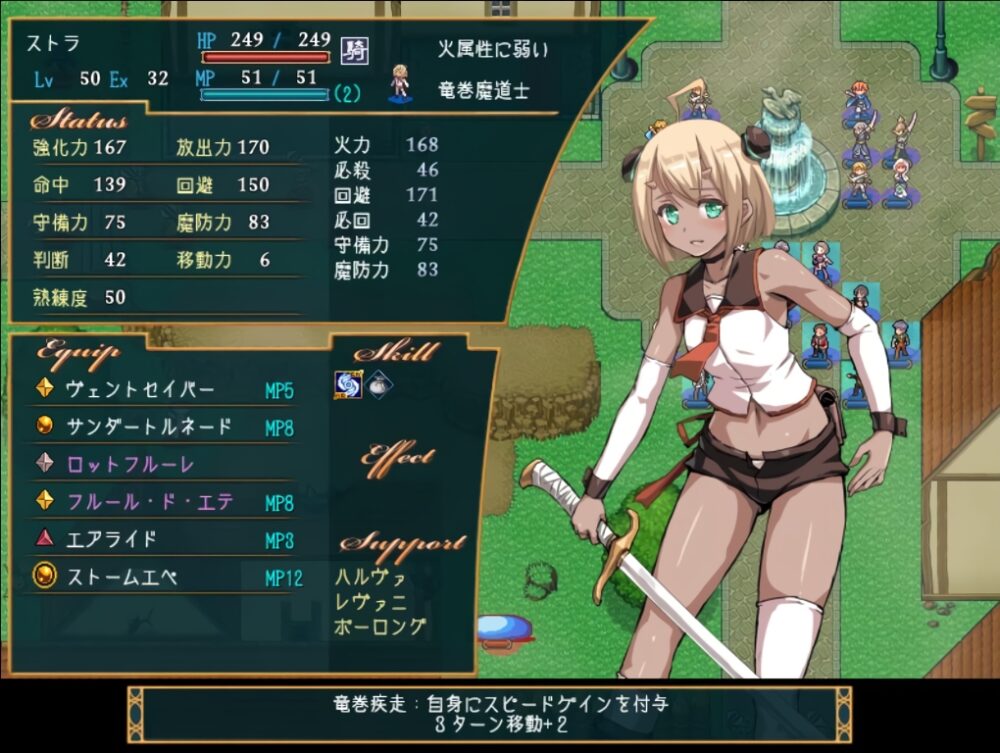Select the purple ロットフルーレ item
The height and width of the screenshot is (753, 1000).
tap(130, 464)
